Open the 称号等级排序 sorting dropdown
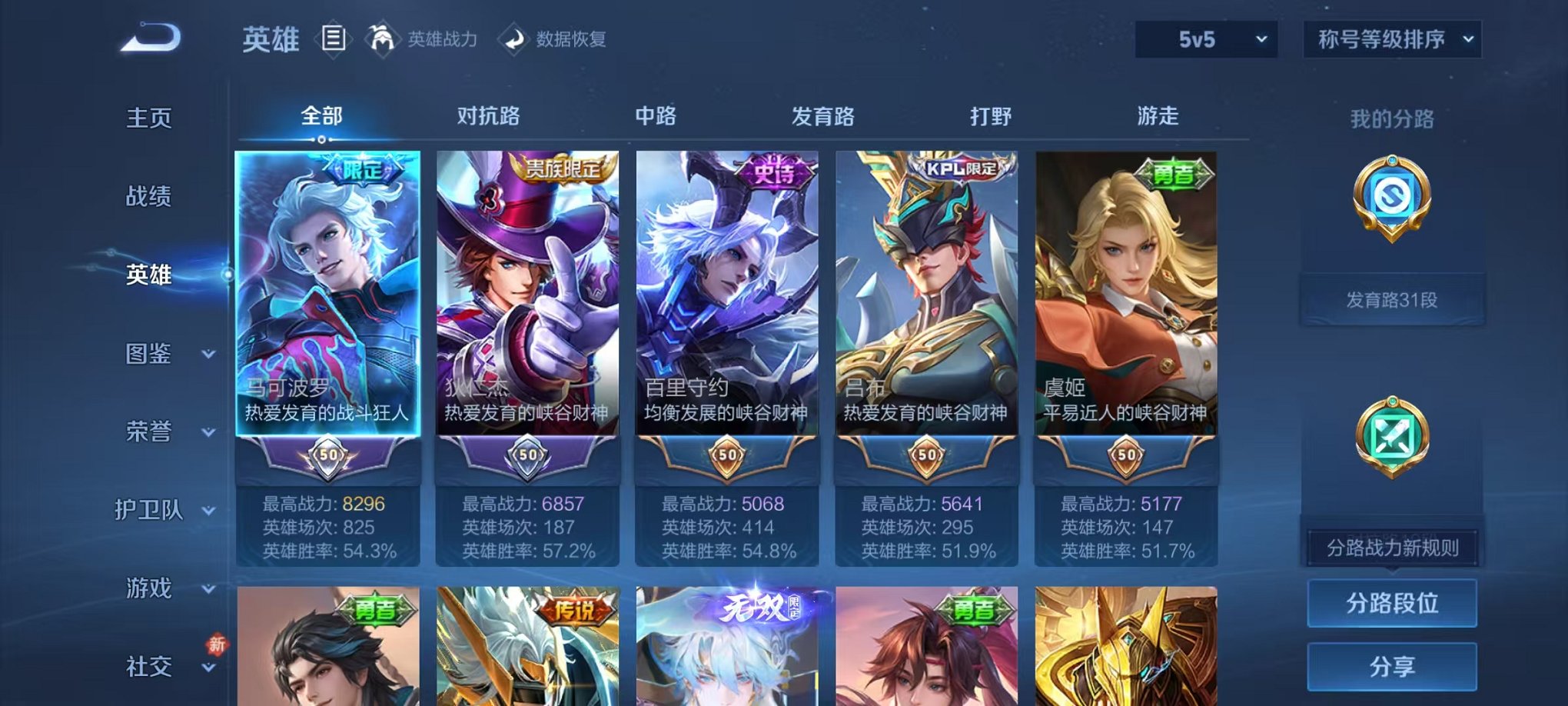Image resolution: width=1568 pixels, height=706 pixels. 1391,38
